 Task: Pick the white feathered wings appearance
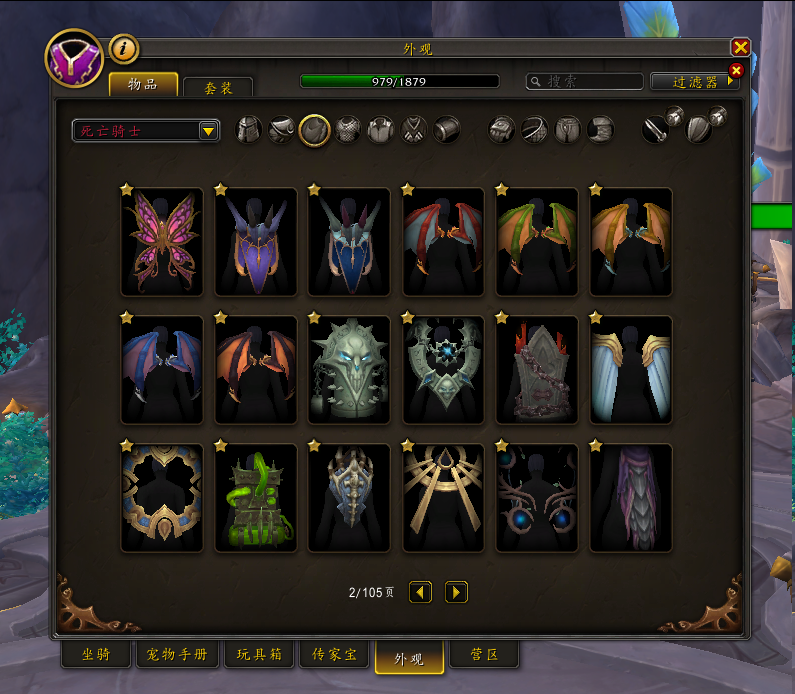[x=631, y=370]
